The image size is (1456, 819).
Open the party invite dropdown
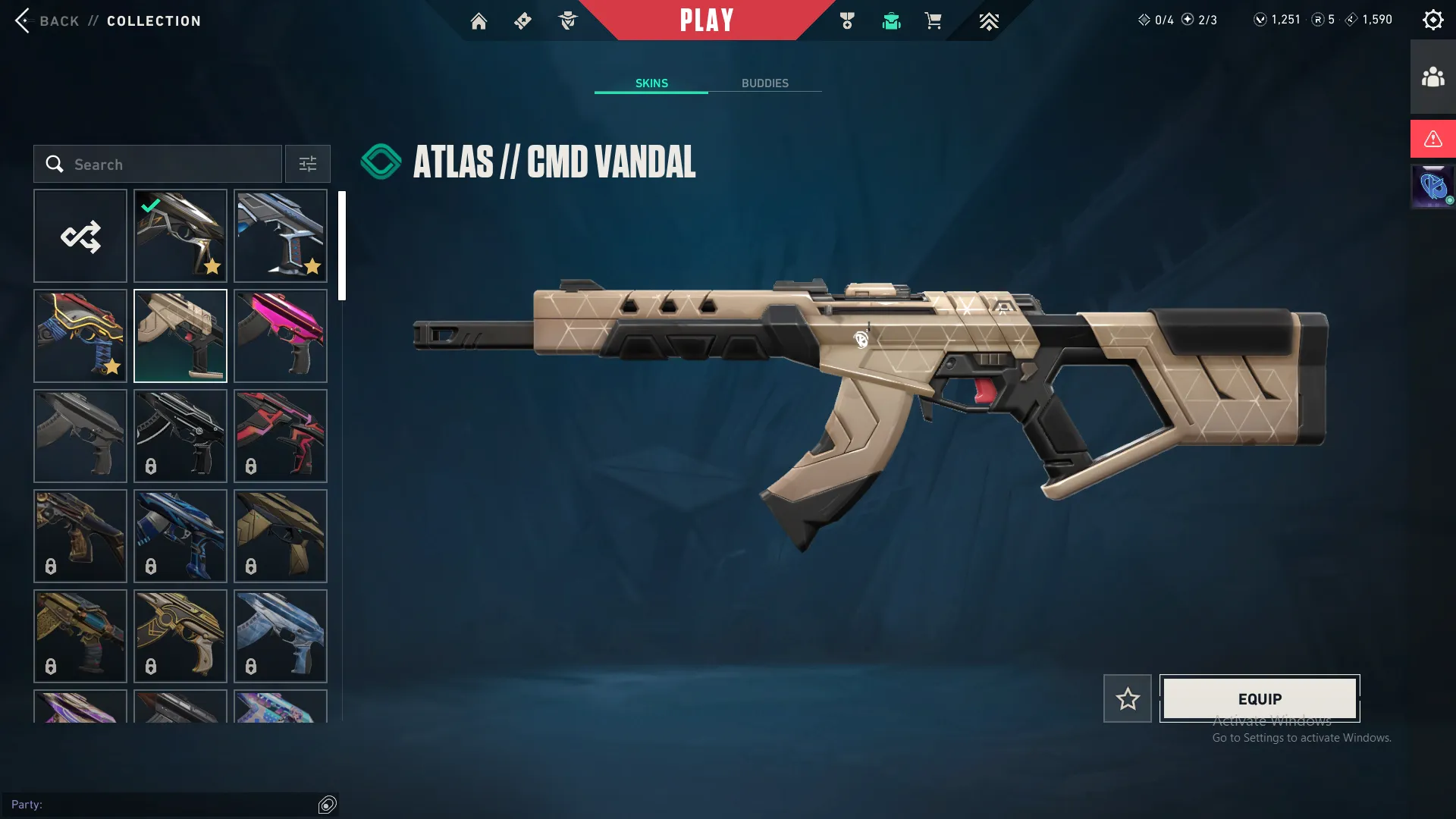[x=328, y=805]
